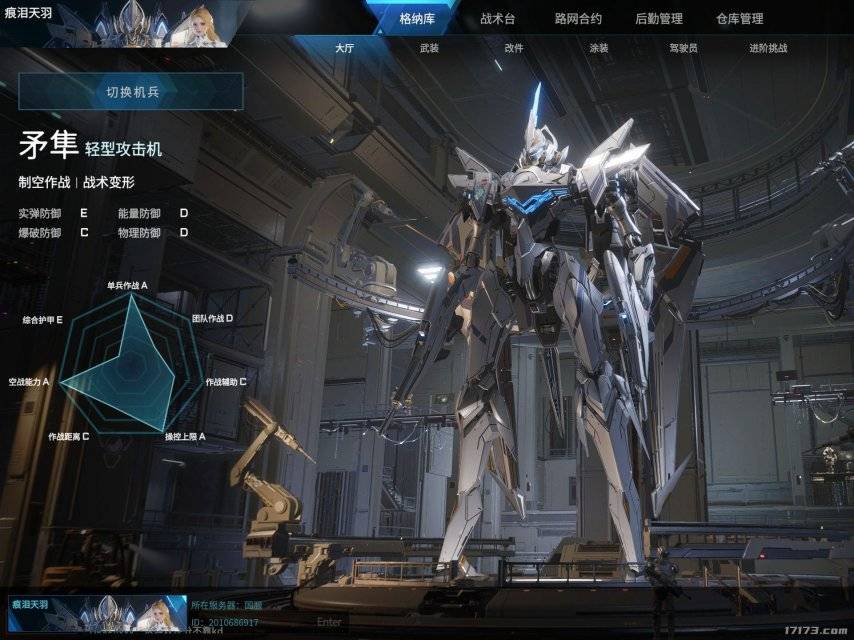The height and width of the screenshot is (640, 854).
Task: Open the 战术台 top tab
Action: tap(497, 18)
